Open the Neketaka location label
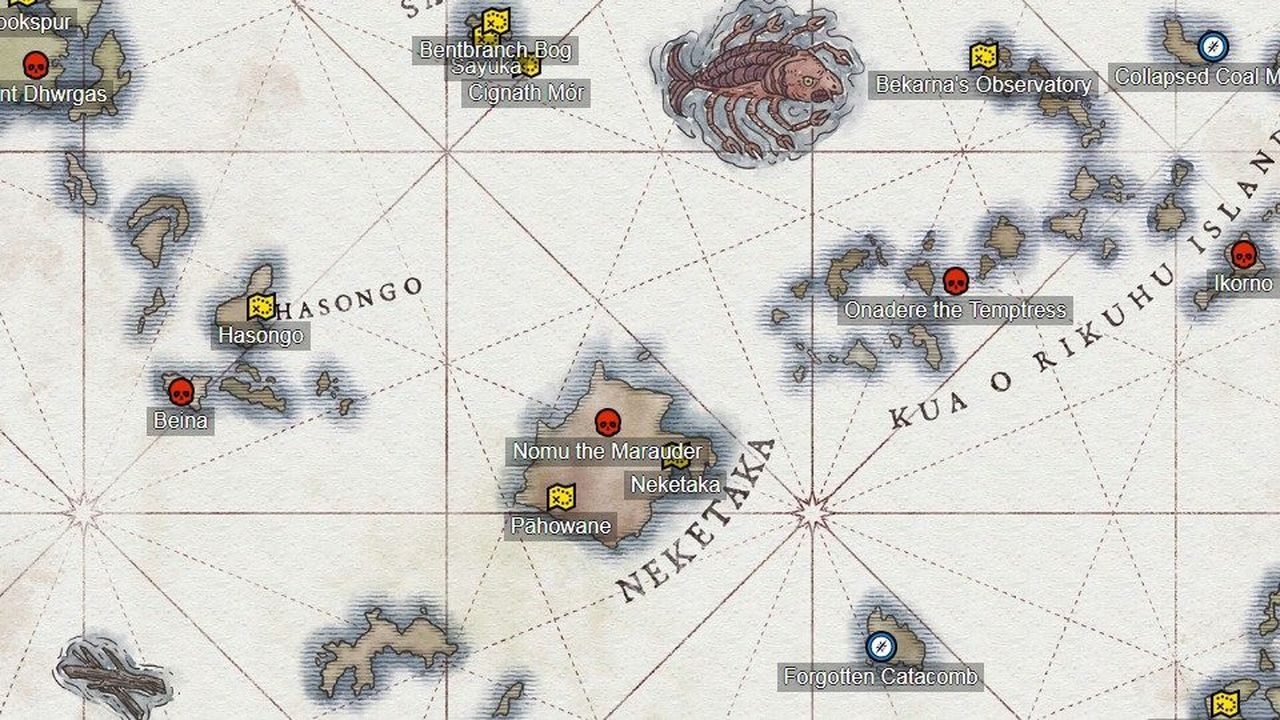The height and width of the screenshot is (720, 1280). 674,484
